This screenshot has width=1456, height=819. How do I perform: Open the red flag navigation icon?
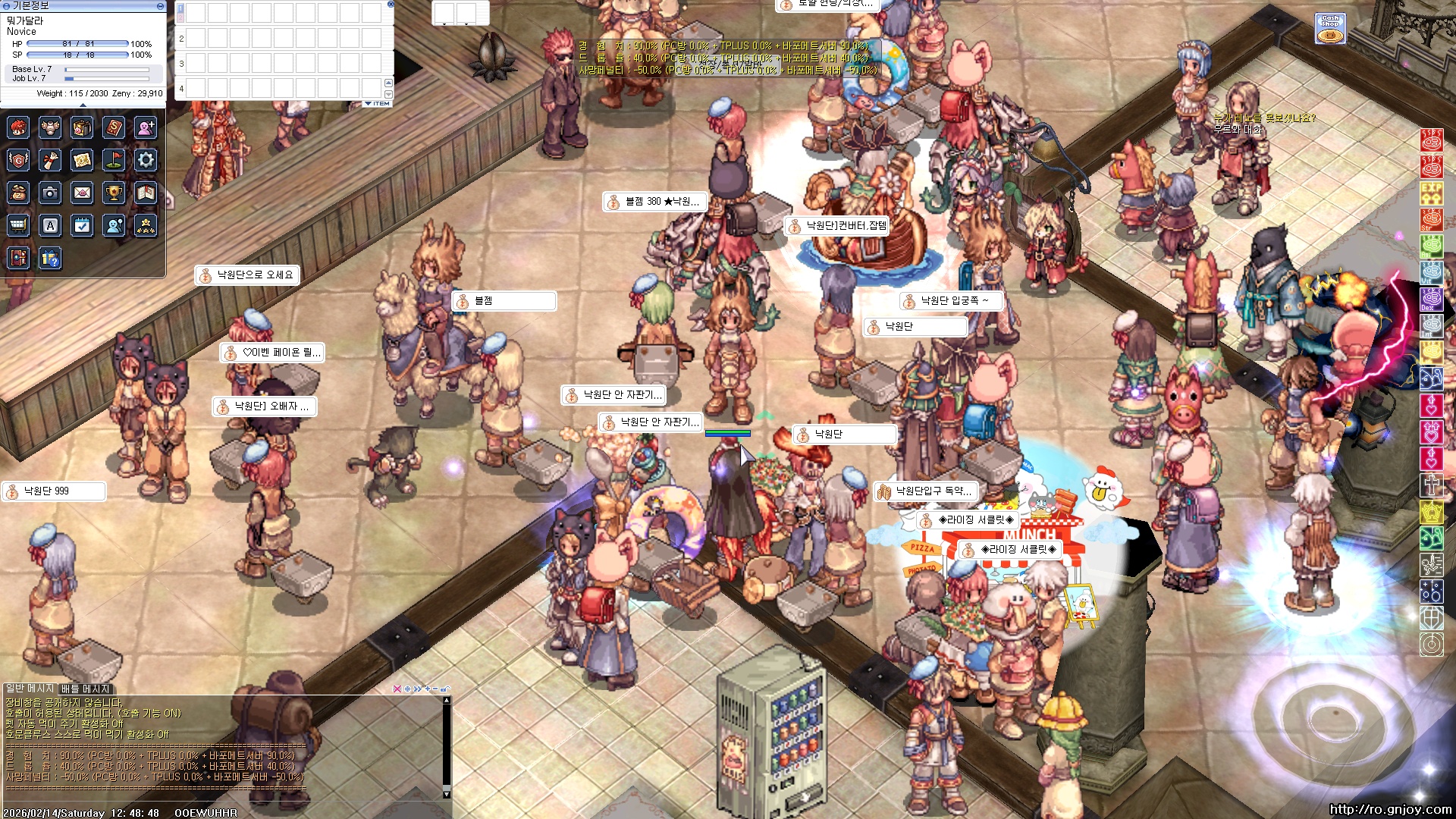tap(114, 160)
